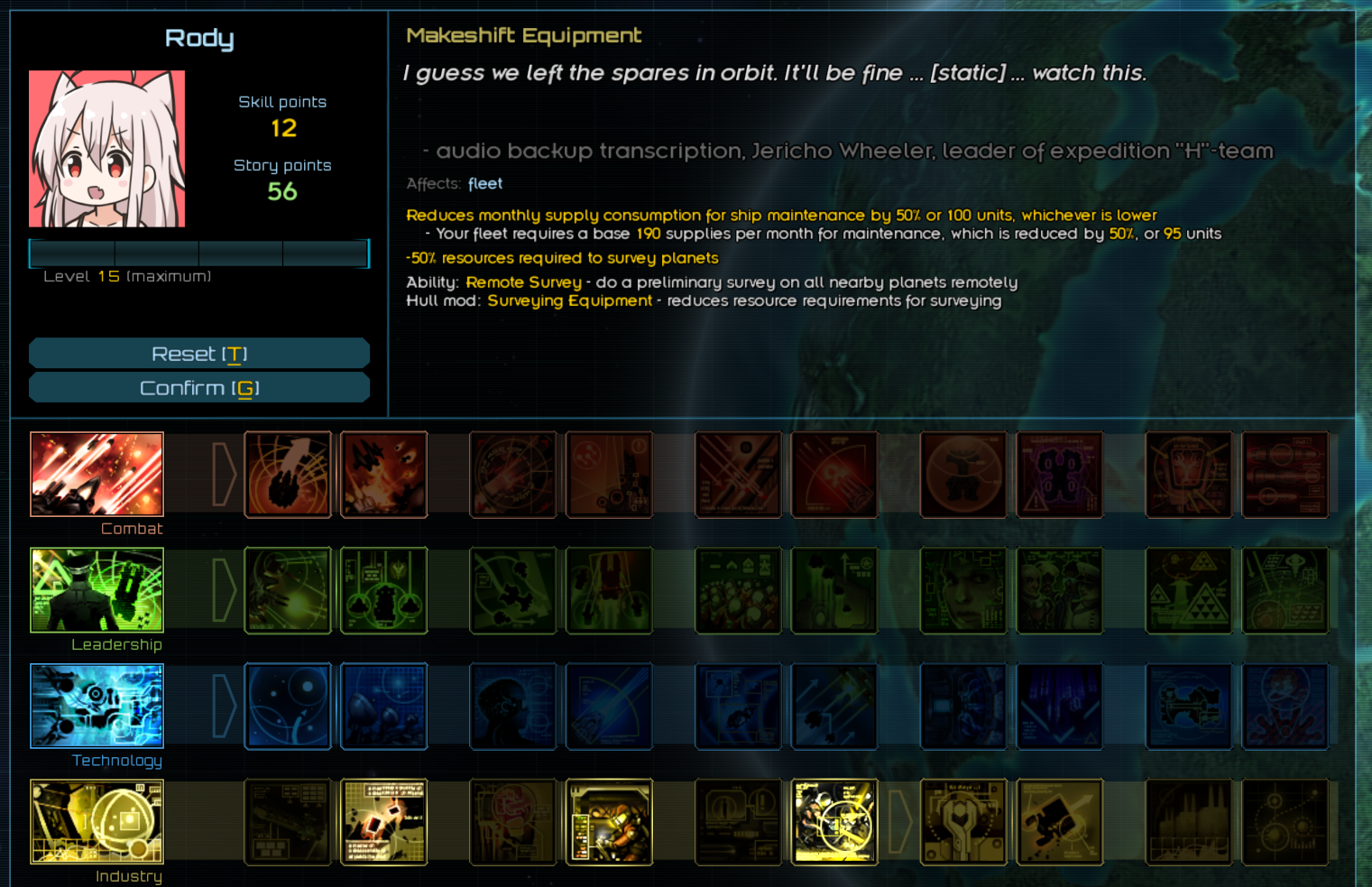Select the satellite Industry skill icon

pyautogui.click(x=1059, y=822)
